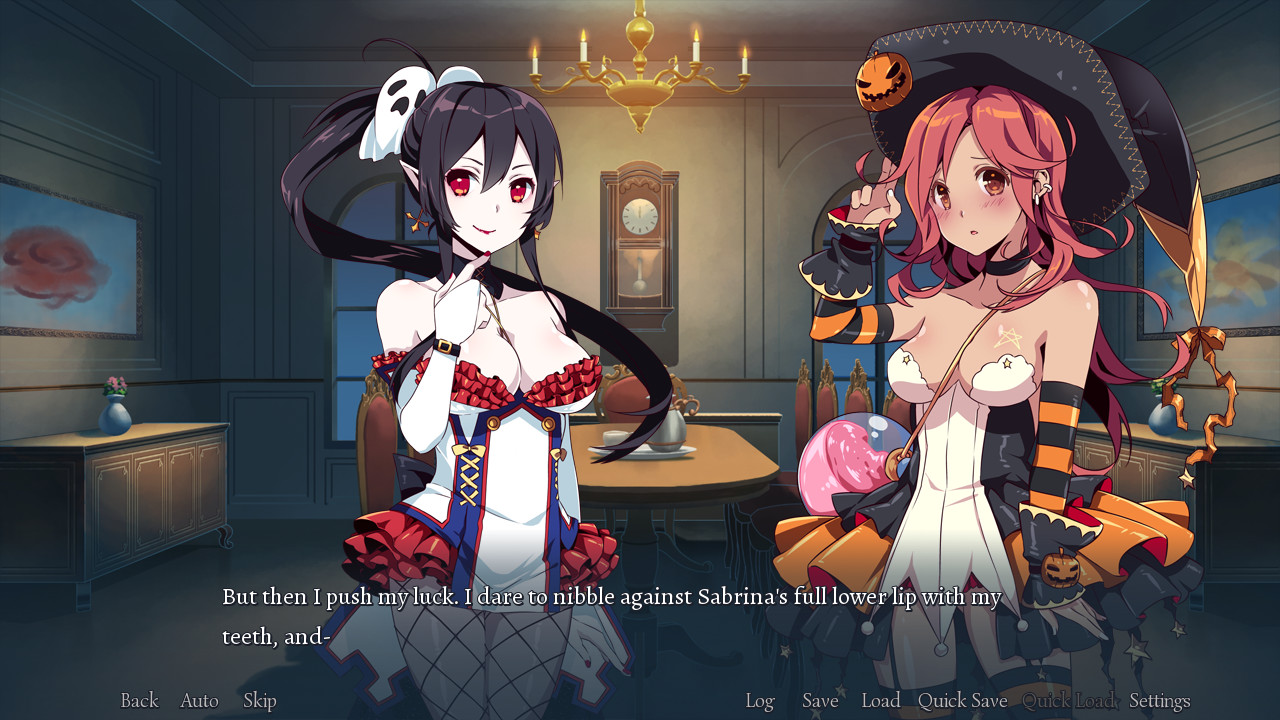The image size is (1280, 720).
Task: Enable Auto mode for automatic text advance
Action: point(199,701)
